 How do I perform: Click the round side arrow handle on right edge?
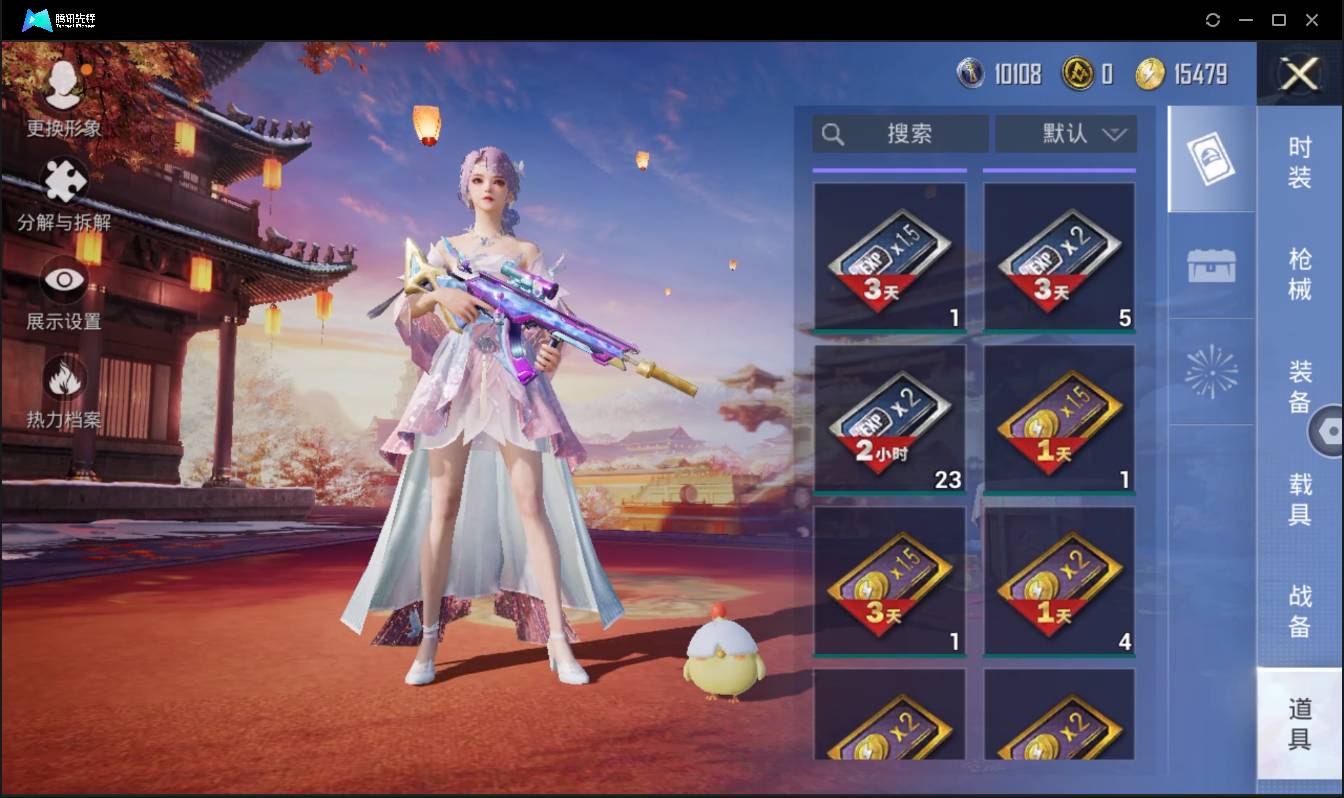pos(1330,432)
